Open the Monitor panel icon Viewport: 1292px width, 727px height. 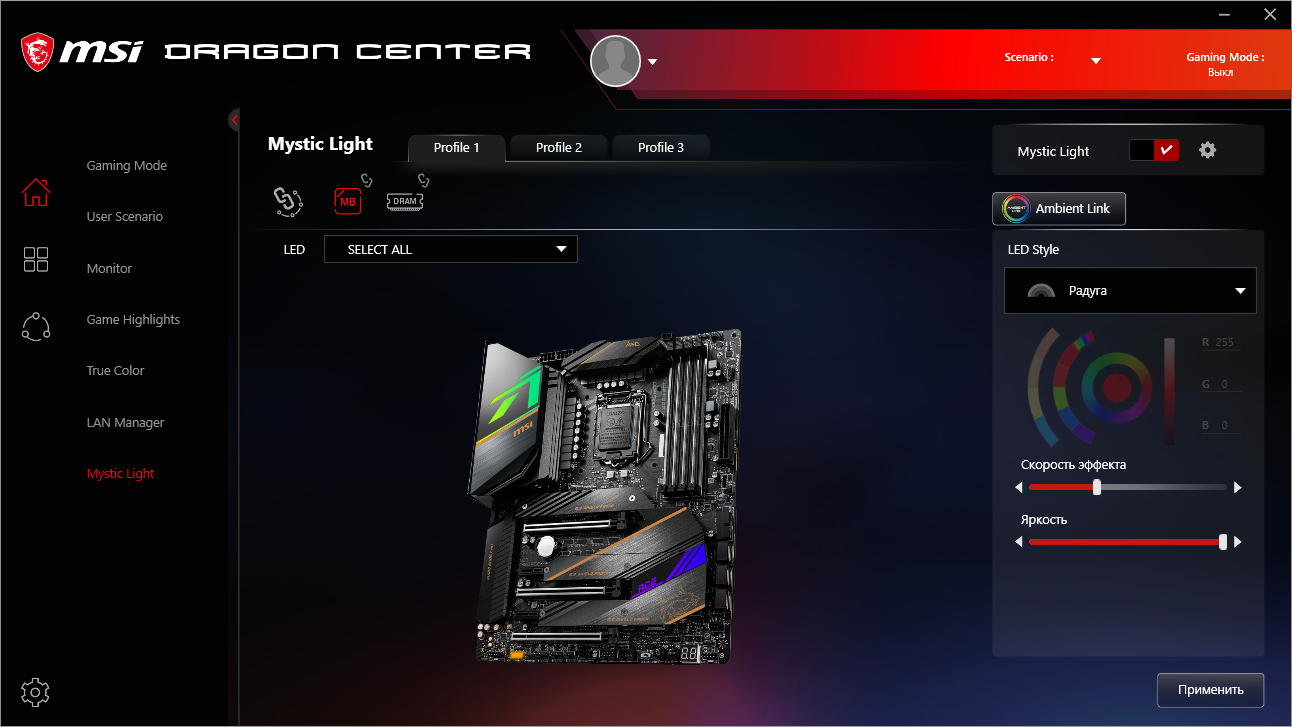click(x=36, y=259)
